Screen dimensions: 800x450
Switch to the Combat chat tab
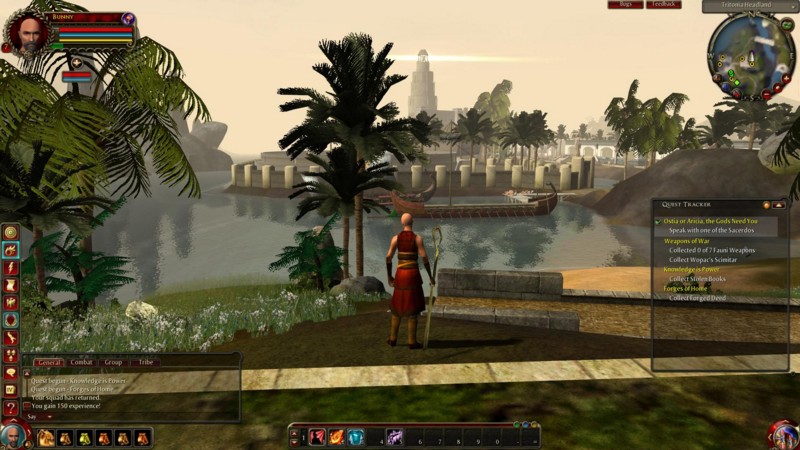pos(82,362)
